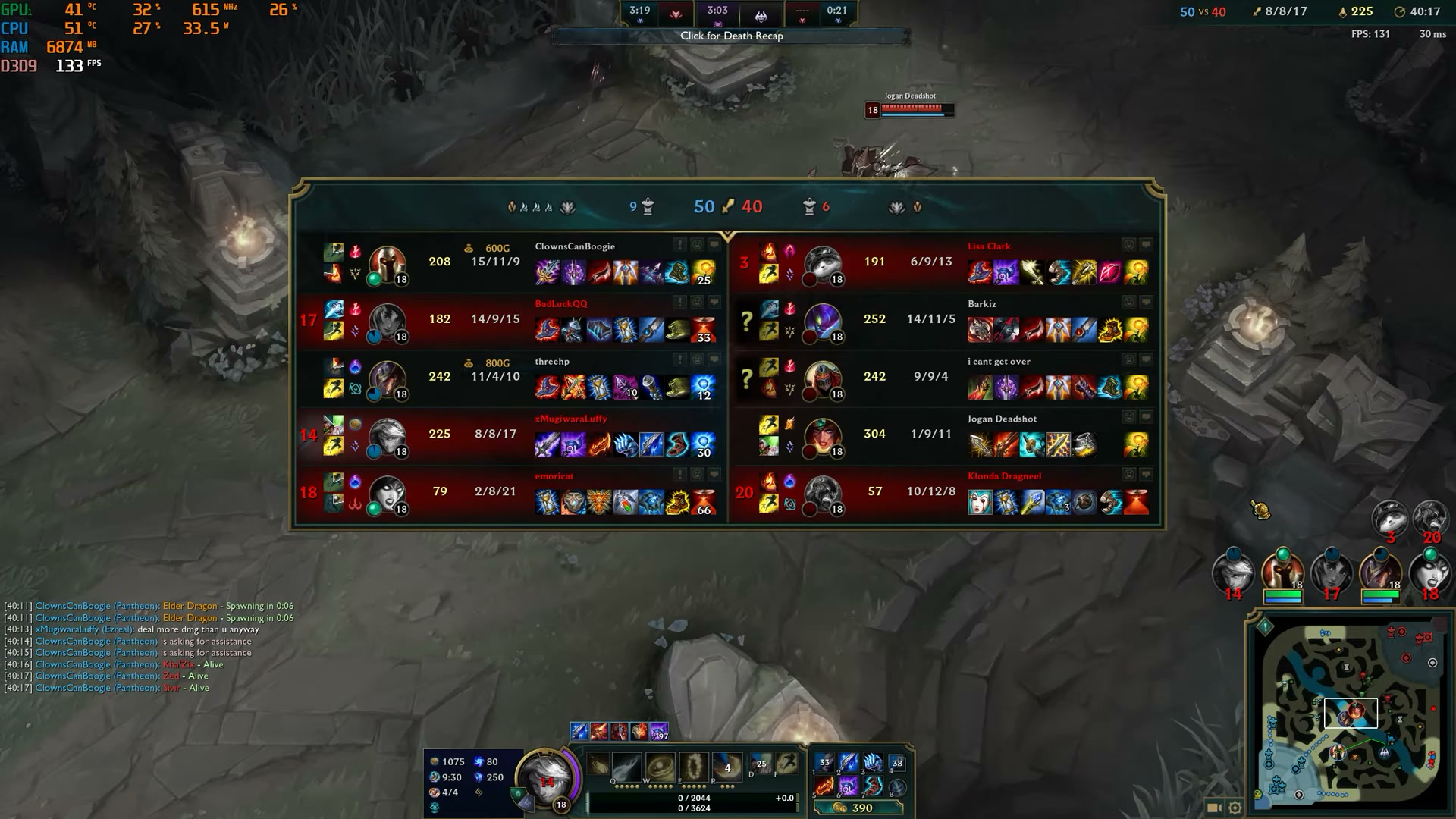
Task: Click Rabadon's Deathcap in Lisa Clark's inventory
Action: [979, 273]
